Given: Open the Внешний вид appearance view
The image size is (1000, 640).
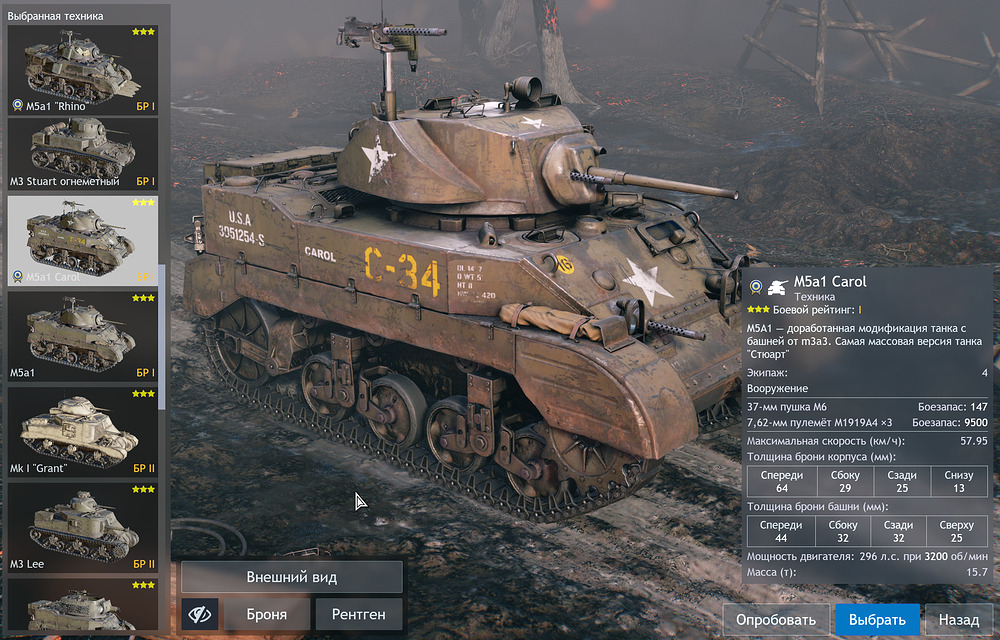Looking at the screenshot, I should tap(292, 577).
